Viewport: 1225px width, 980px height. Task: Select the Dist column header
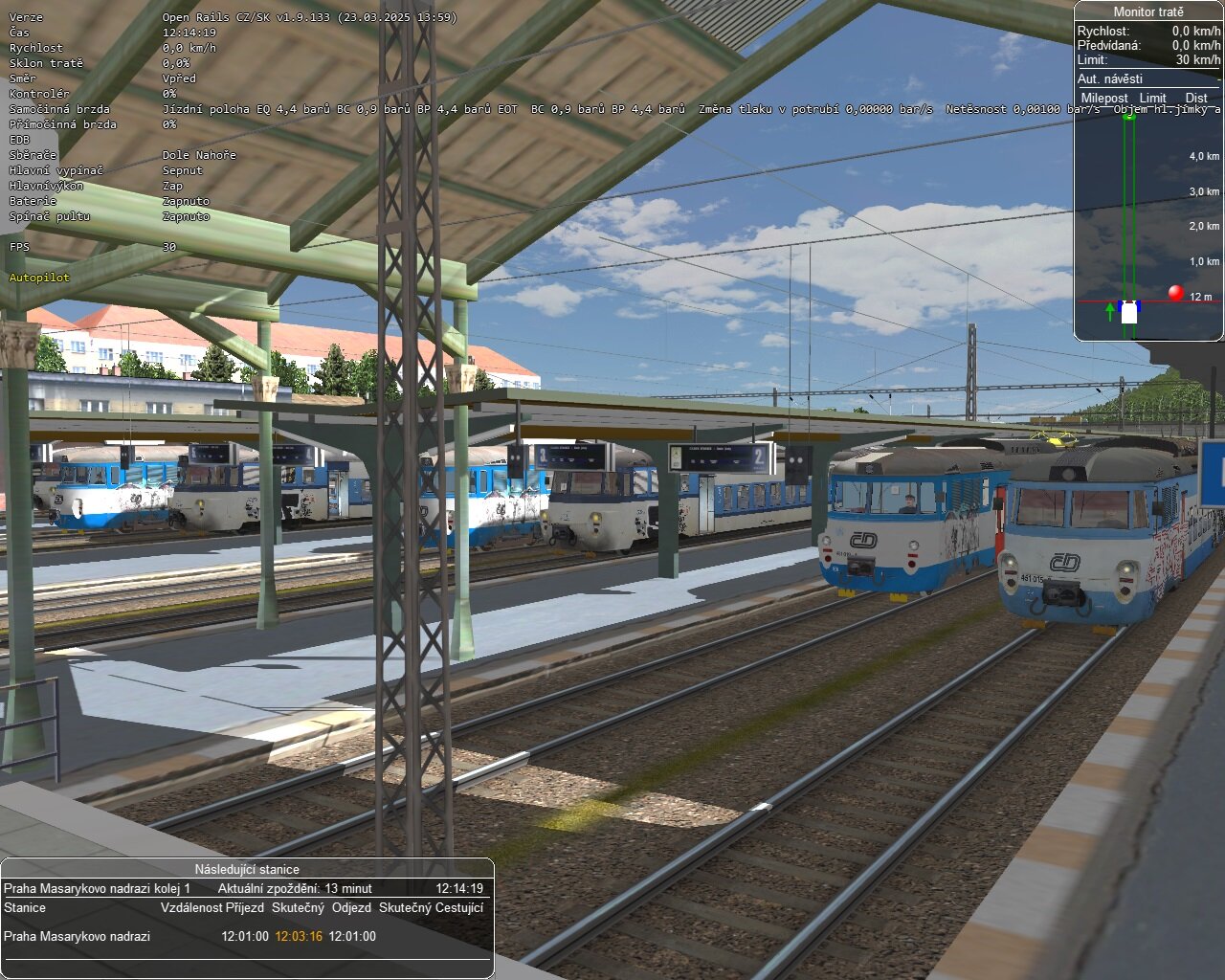pyautogui.click(x=1197, y=98)
